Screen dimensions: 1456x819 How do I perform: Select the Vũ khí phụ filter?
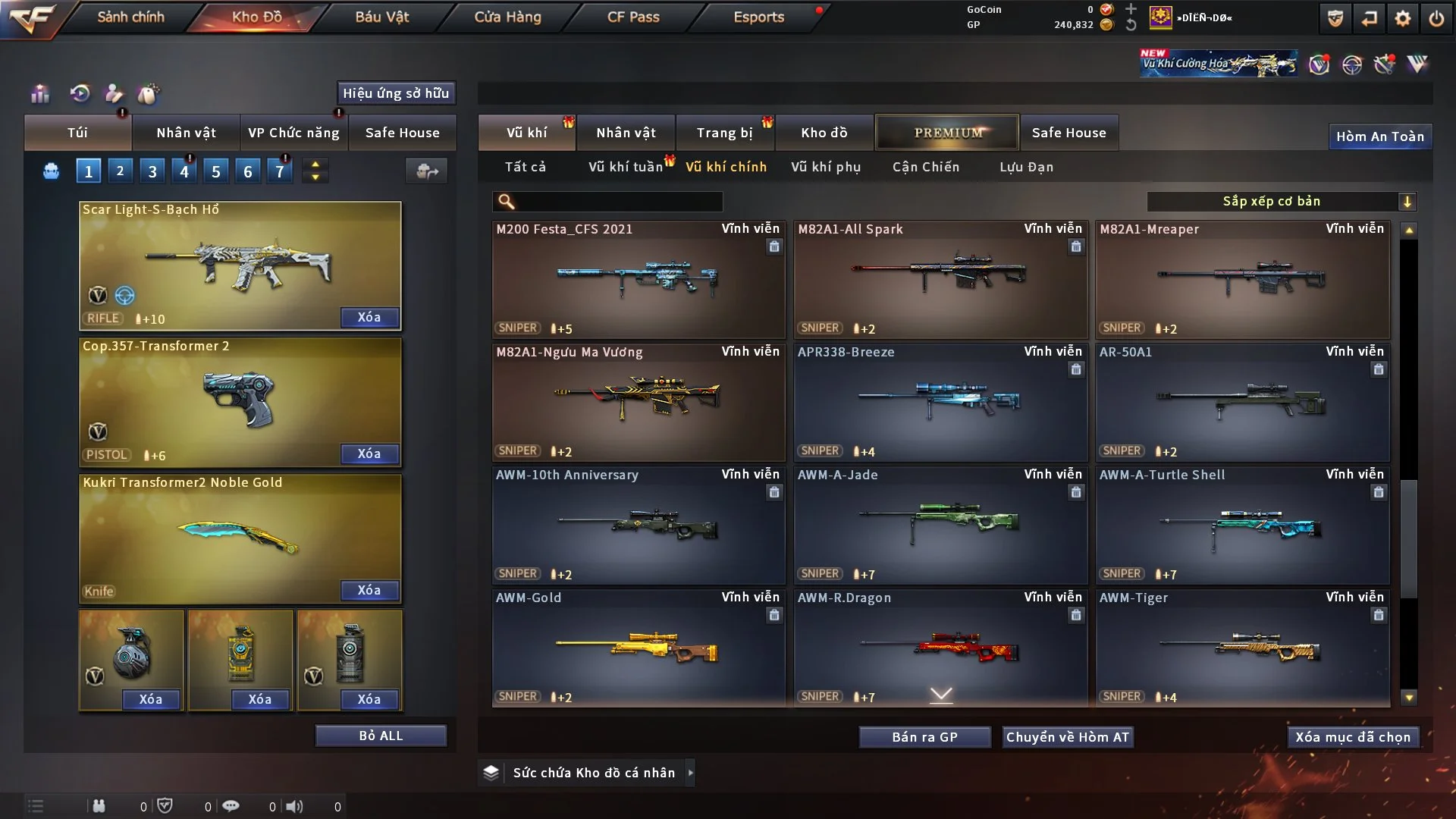coord(826,167)
